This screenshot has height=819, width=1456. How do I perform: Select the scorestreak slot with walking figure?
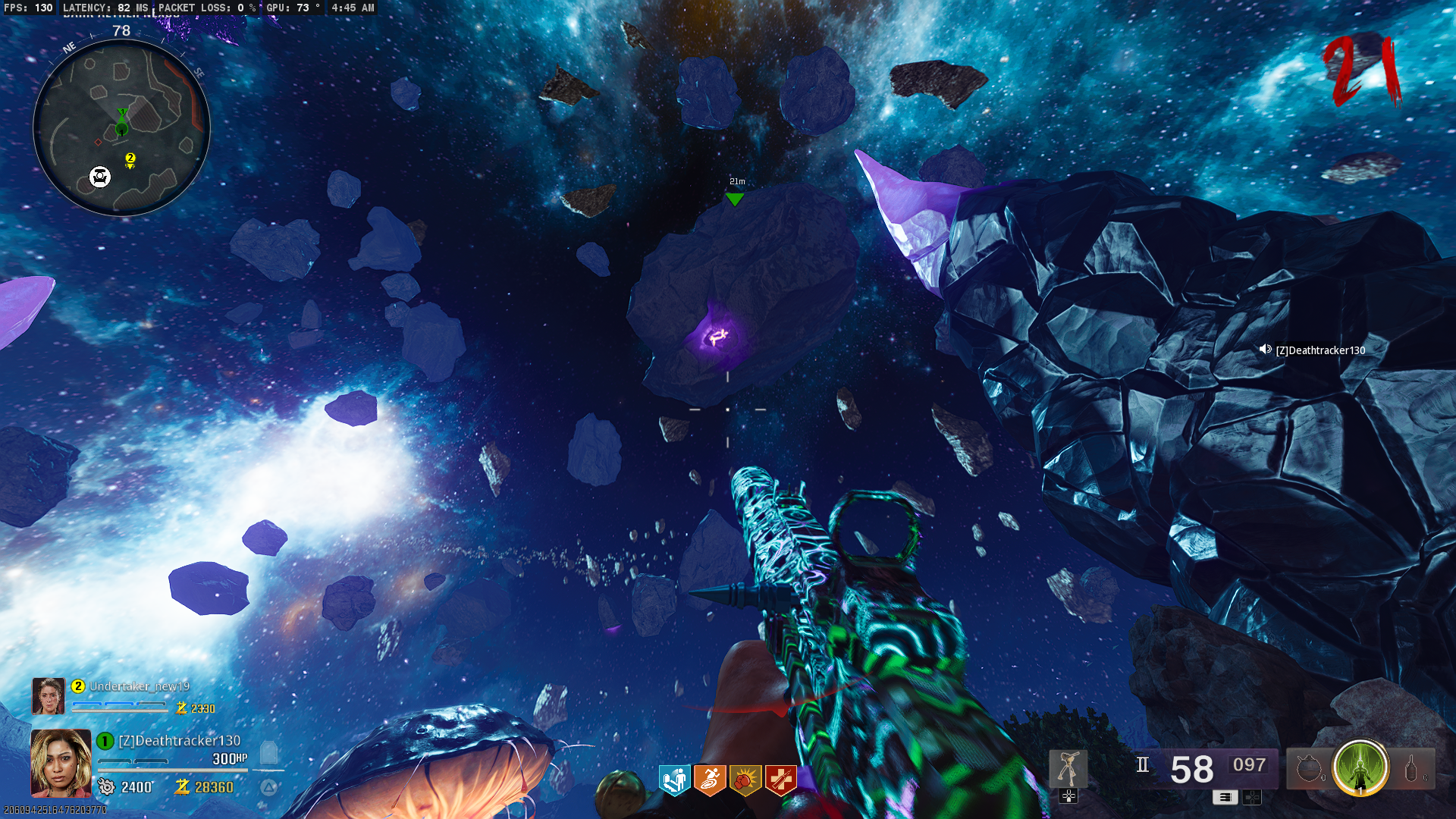point(1068,769)
